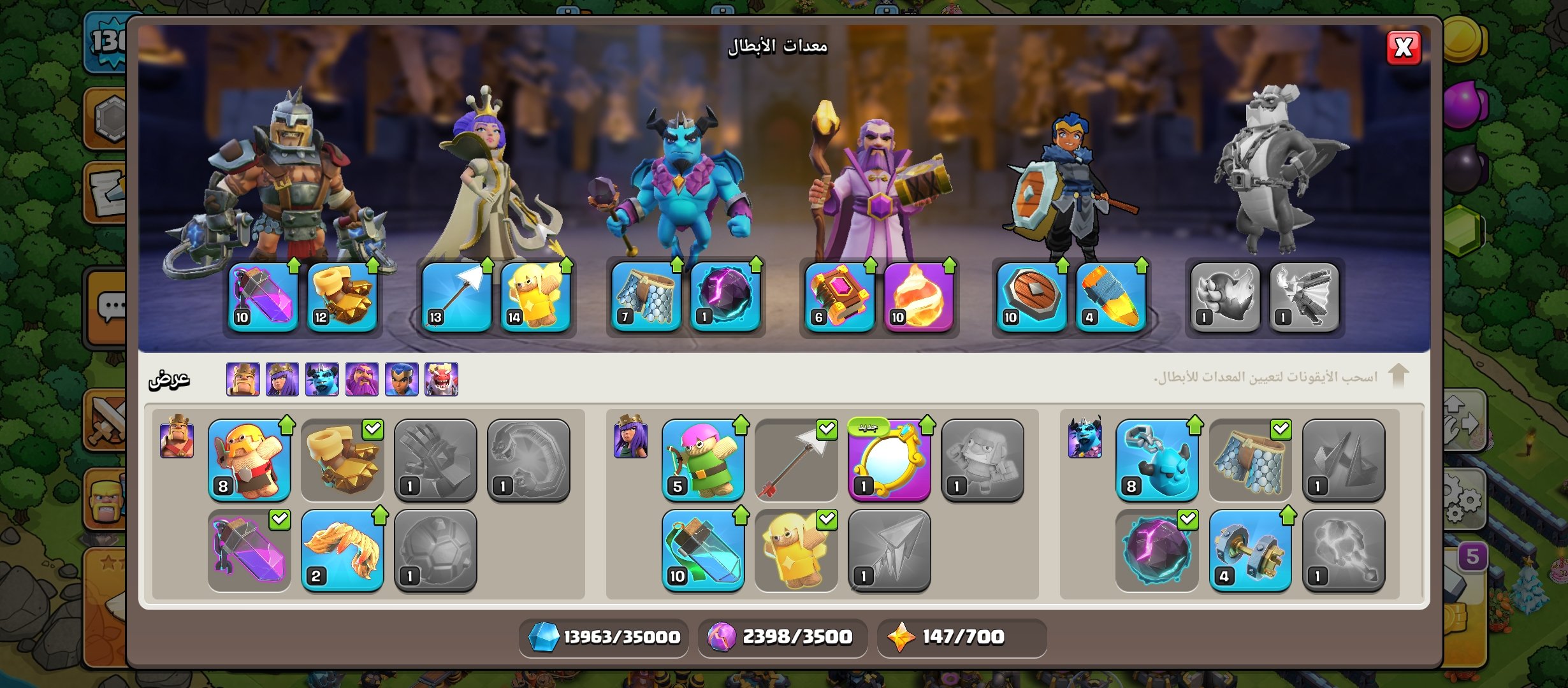Image resolution: width=1568 pixels, height=688 pixels.
Task: Choose the equipped Dark Orb slot
Action: [x=725, y=297]
